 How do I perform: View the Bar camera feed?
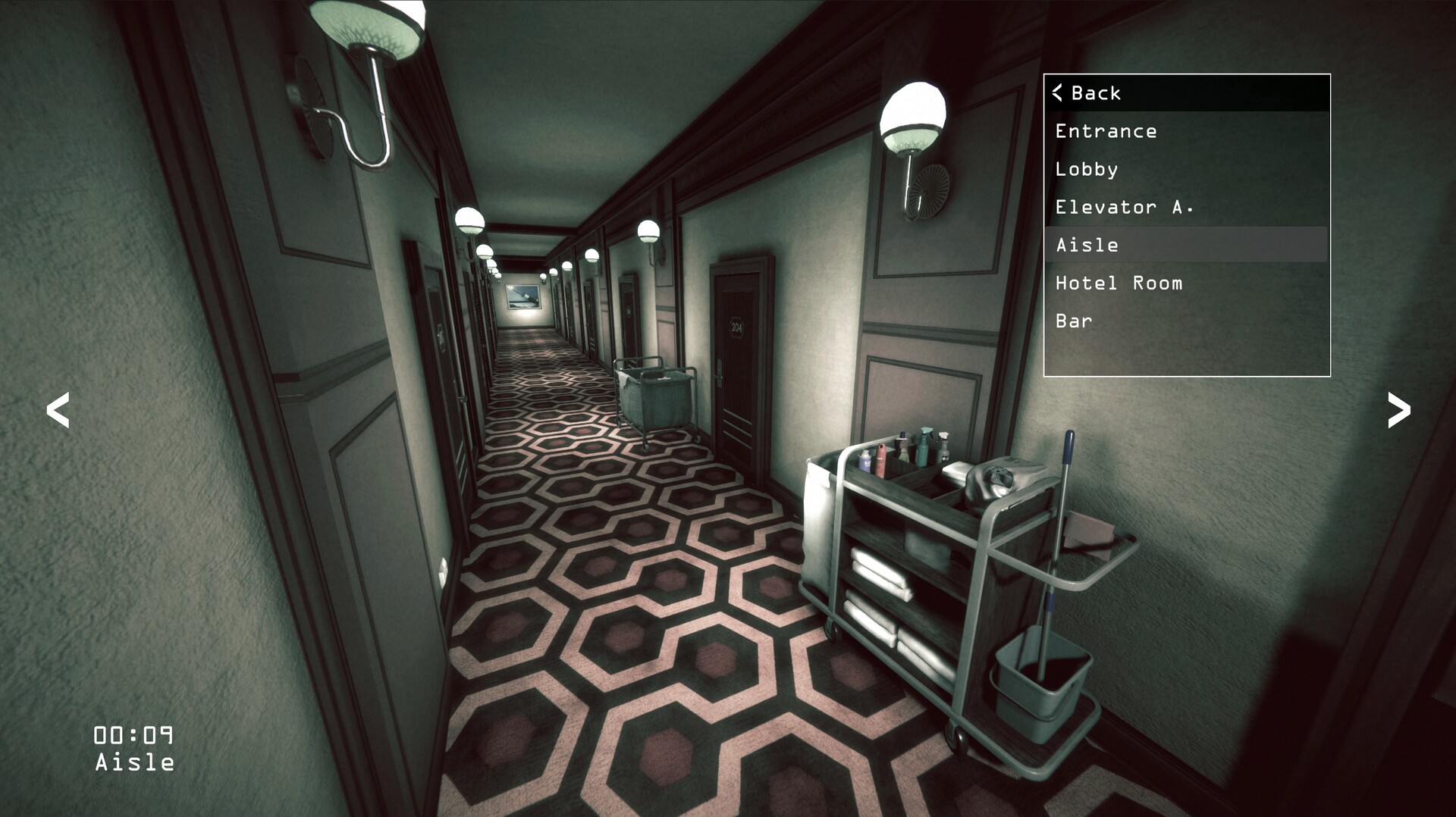coord(1072,321)
